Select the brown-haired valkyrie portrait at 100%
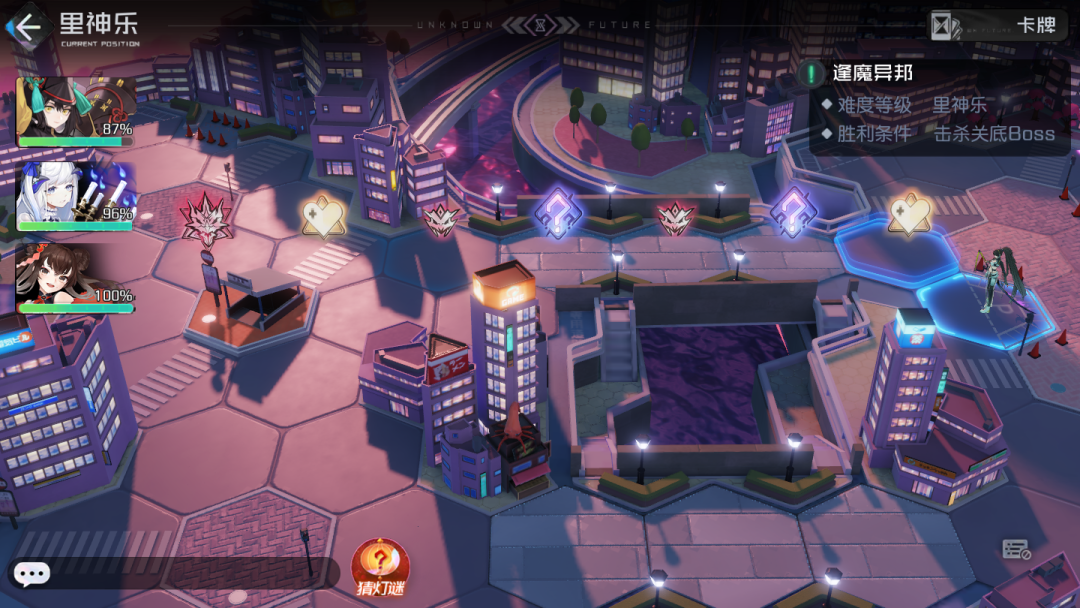1080x608 pixels. (74, 279)
